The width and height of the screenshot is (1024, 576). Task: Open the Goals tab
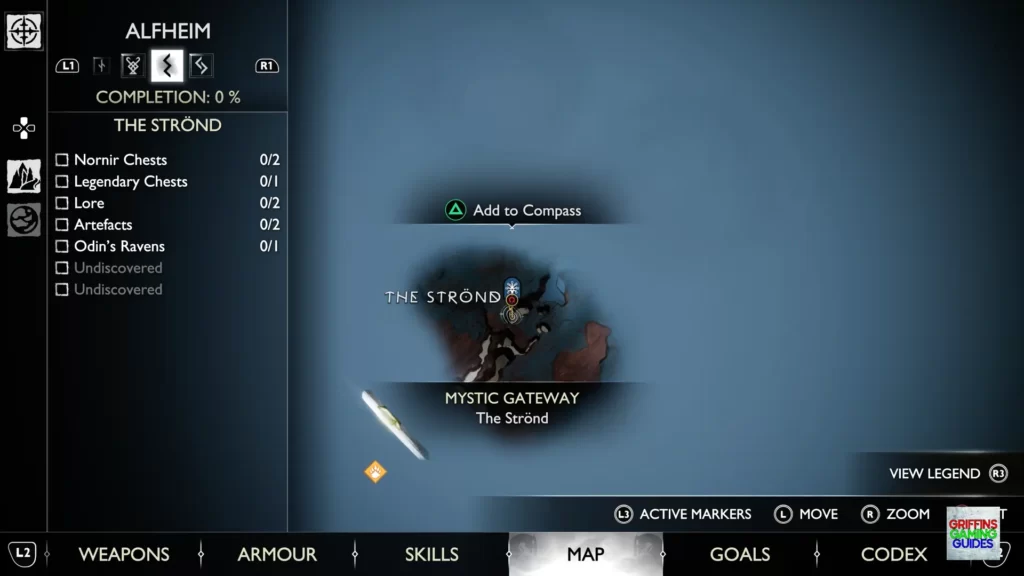point(739,554)
